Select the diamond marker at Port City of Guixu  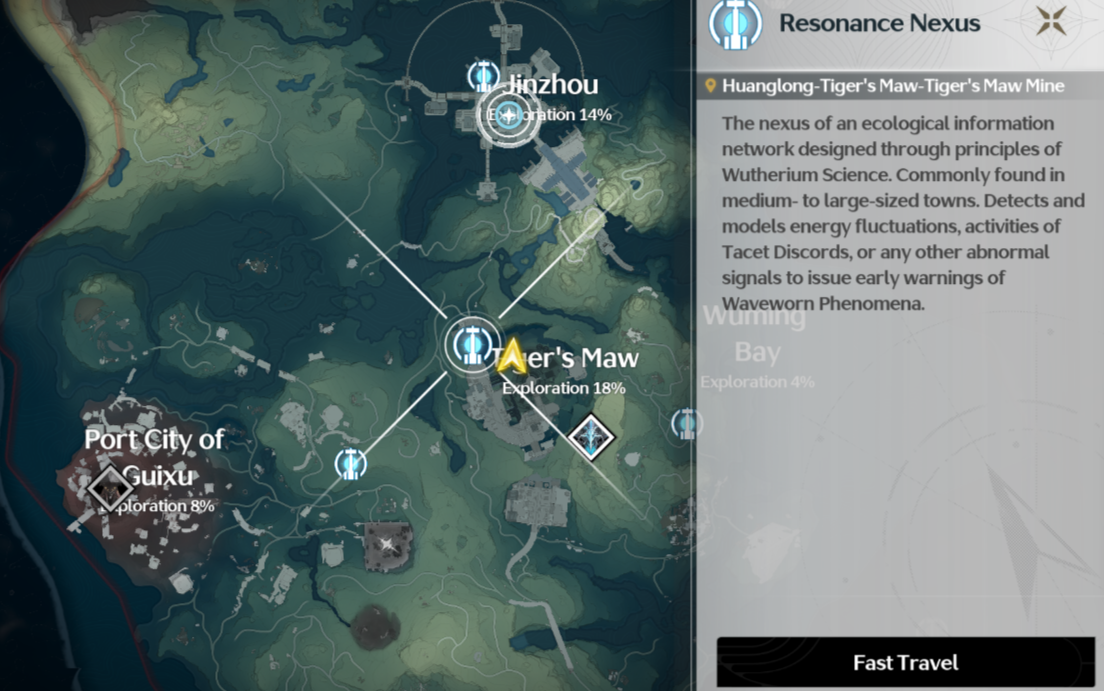109,487
